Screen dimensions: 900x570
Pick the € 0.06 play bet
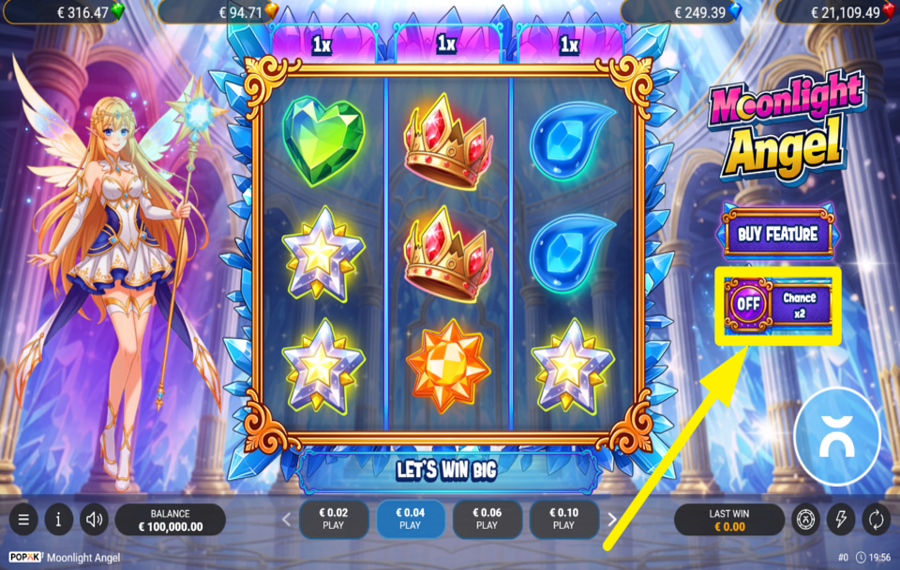coord(487,519)
